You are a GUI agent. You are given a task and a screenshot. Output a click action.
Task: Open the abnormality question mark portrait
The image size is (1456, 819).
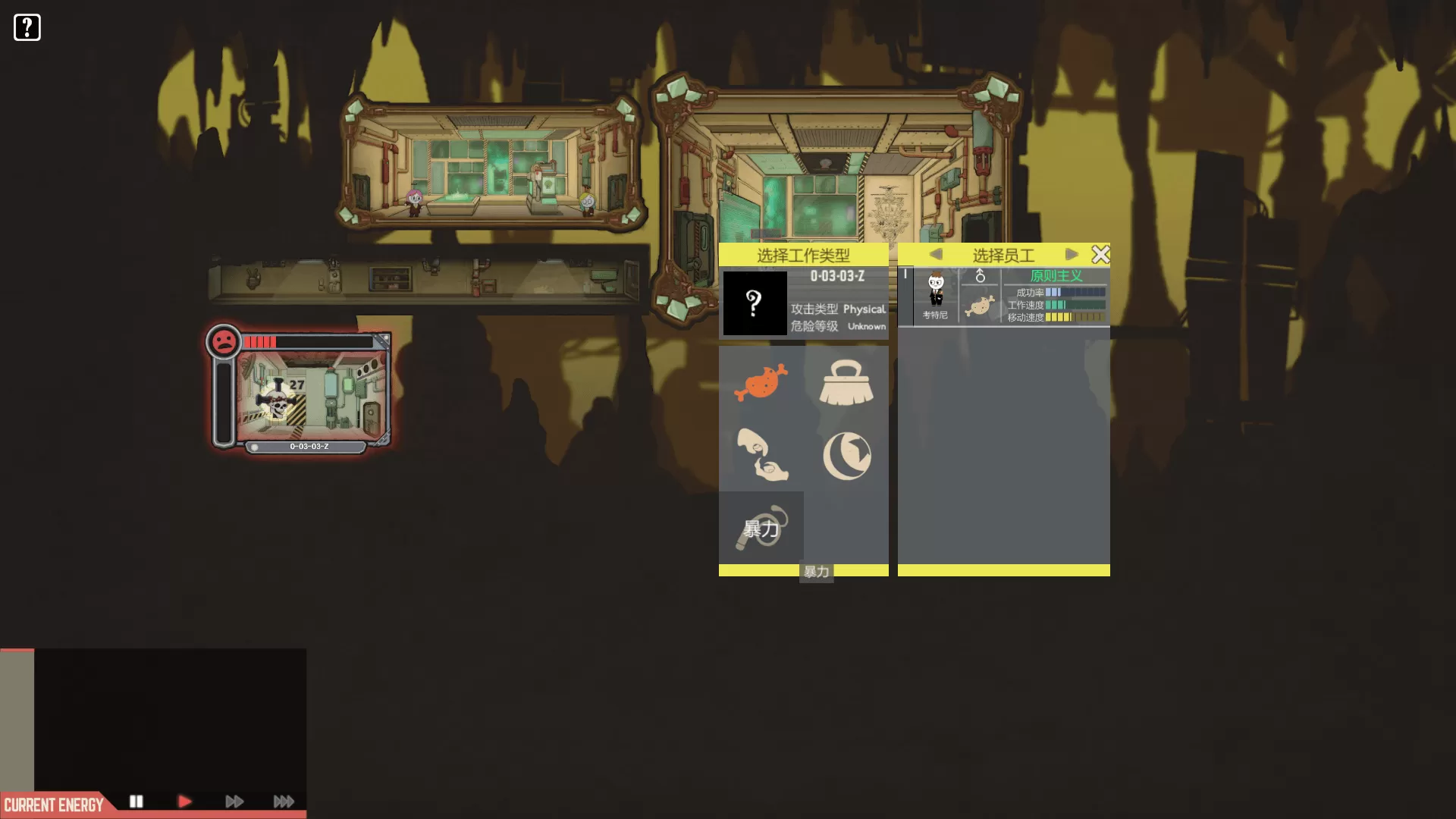[x=754, y=303]
